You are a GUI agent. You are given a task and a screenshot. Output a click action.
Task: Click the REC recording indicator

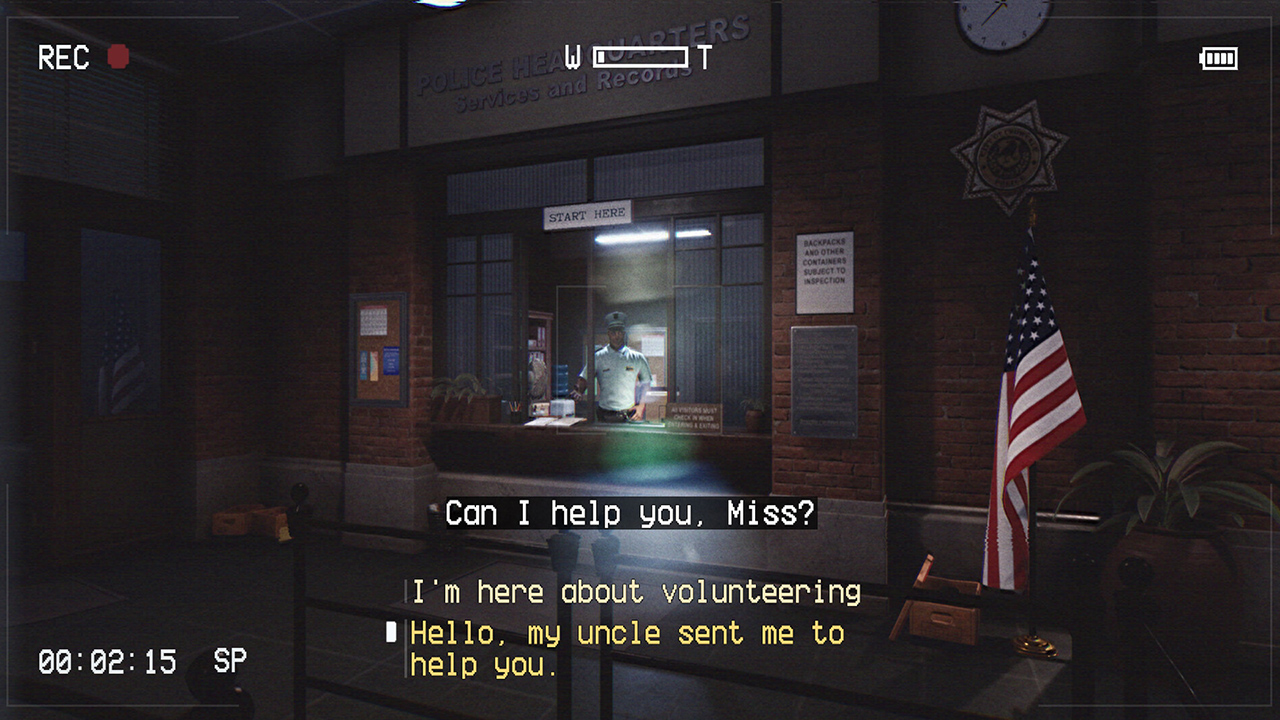62,57
